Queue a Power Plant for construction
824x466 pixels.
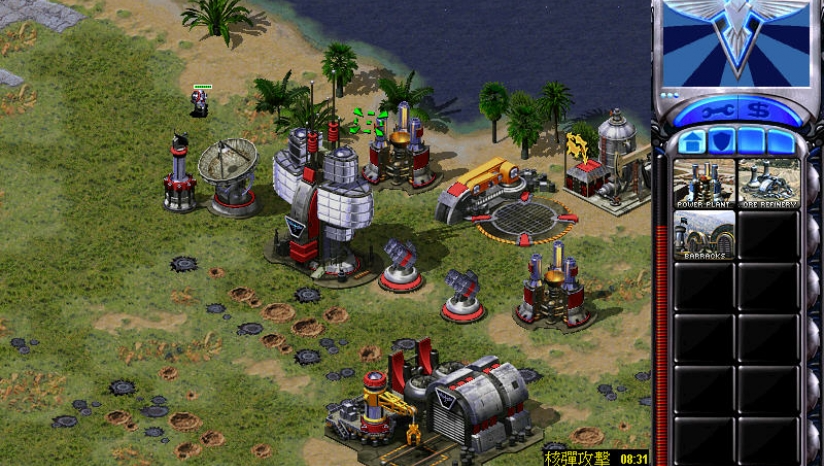pyautogui.click(x=704, y=183)
